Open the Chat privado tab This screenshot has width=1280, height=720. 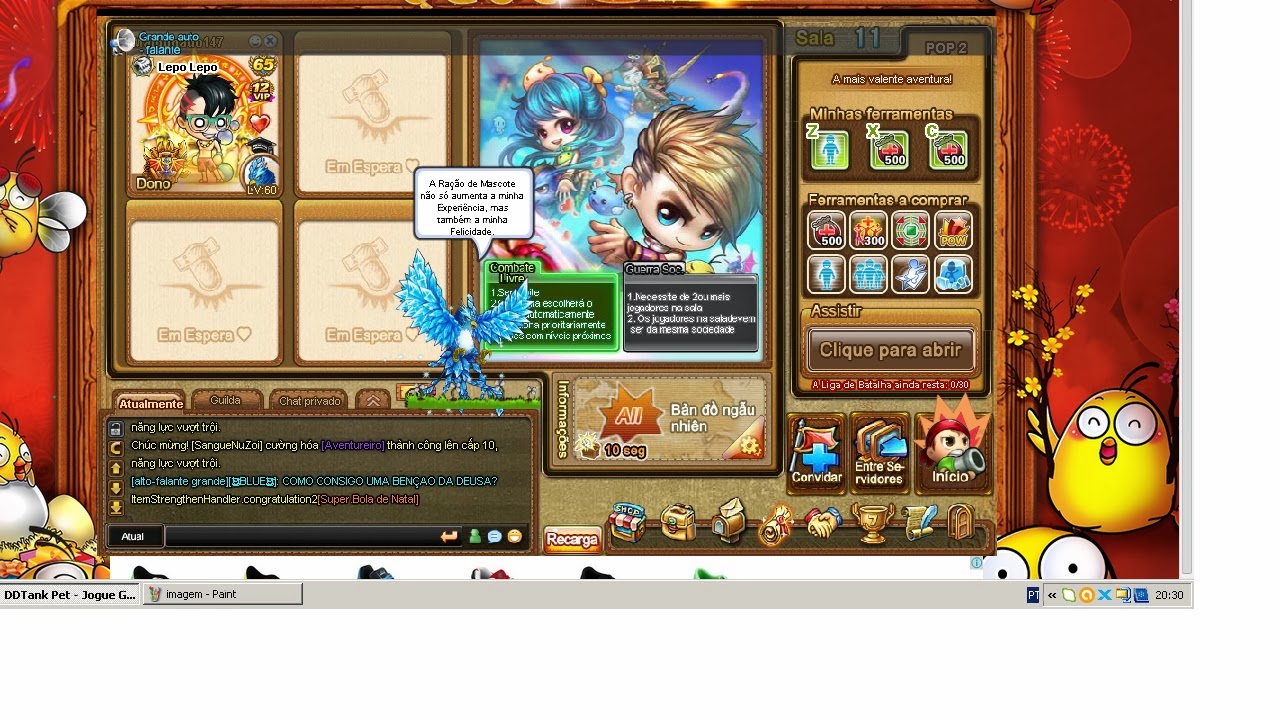point(308,400)
